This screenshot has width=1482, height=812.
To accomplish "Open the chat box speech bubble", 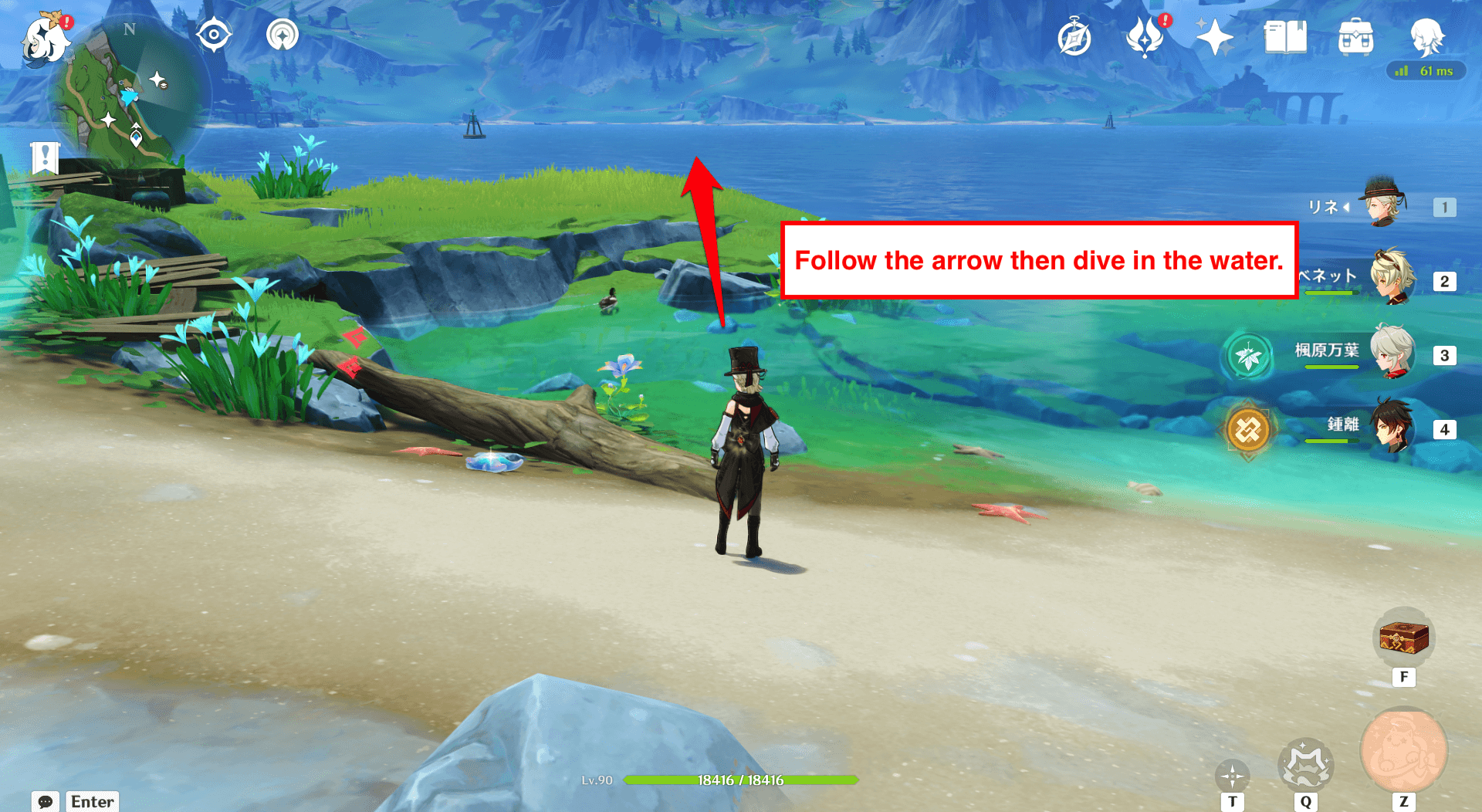I will pyautogui.click(x=46, y=801).
